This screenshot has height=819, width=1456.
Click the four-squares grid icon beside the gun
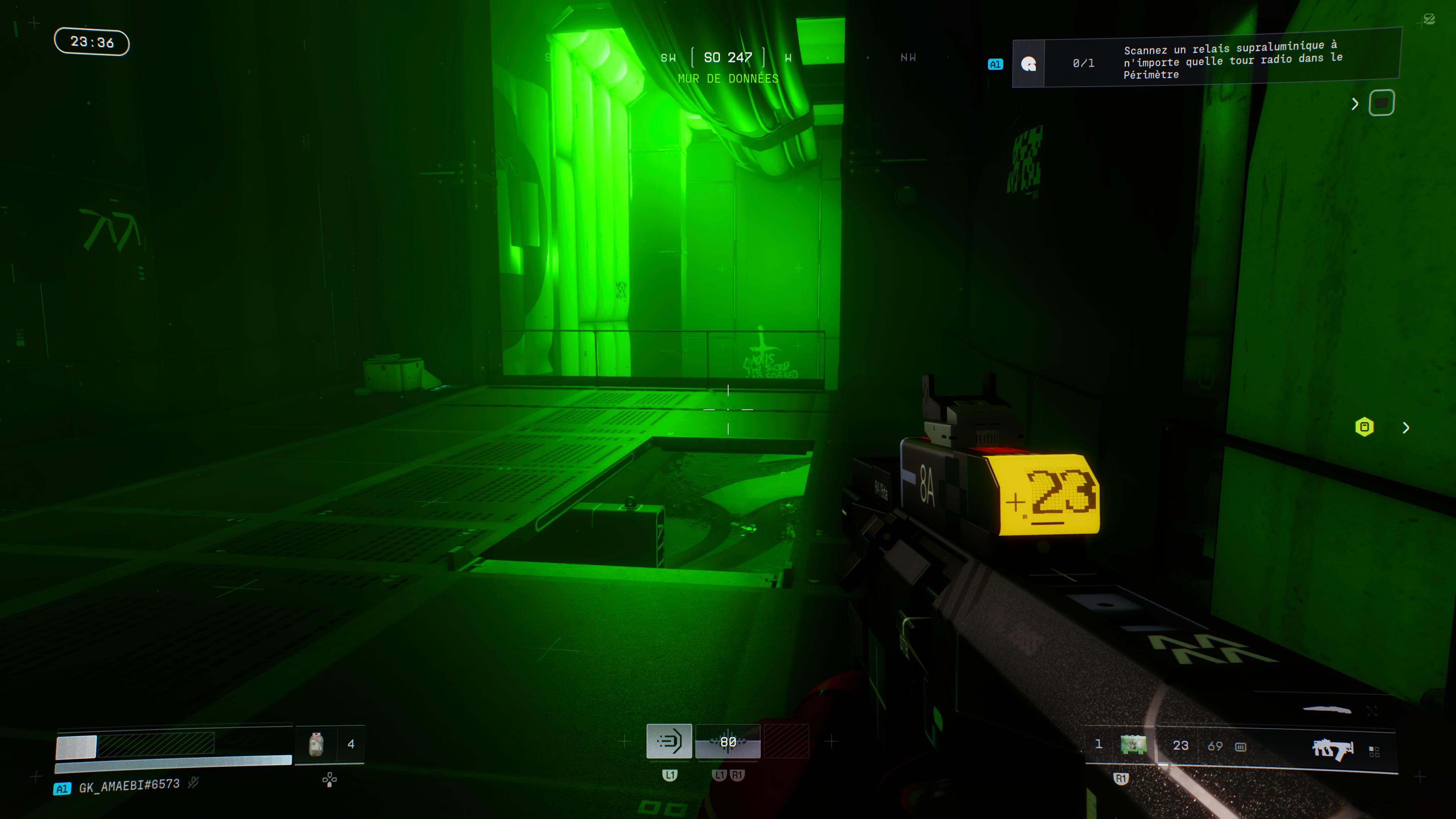point(1374,751)
